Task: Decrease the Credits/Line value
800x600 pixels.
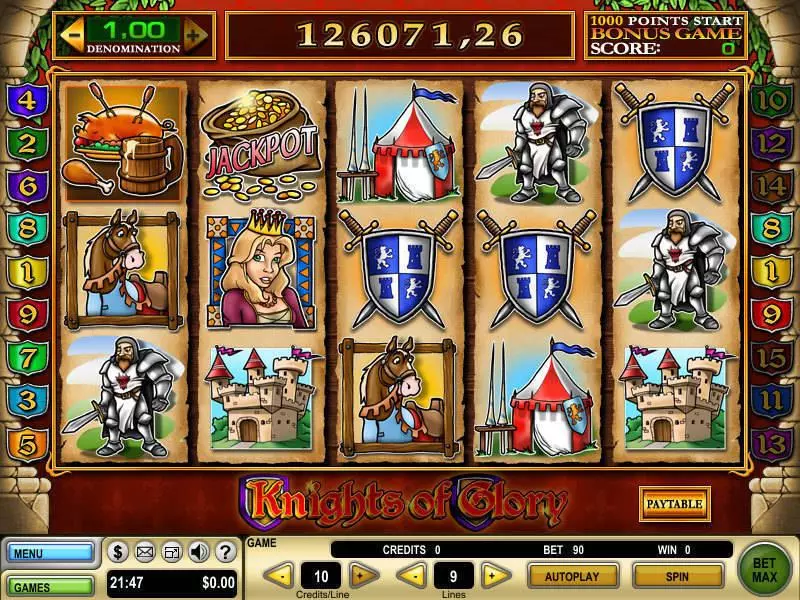Action: point(279,575)
